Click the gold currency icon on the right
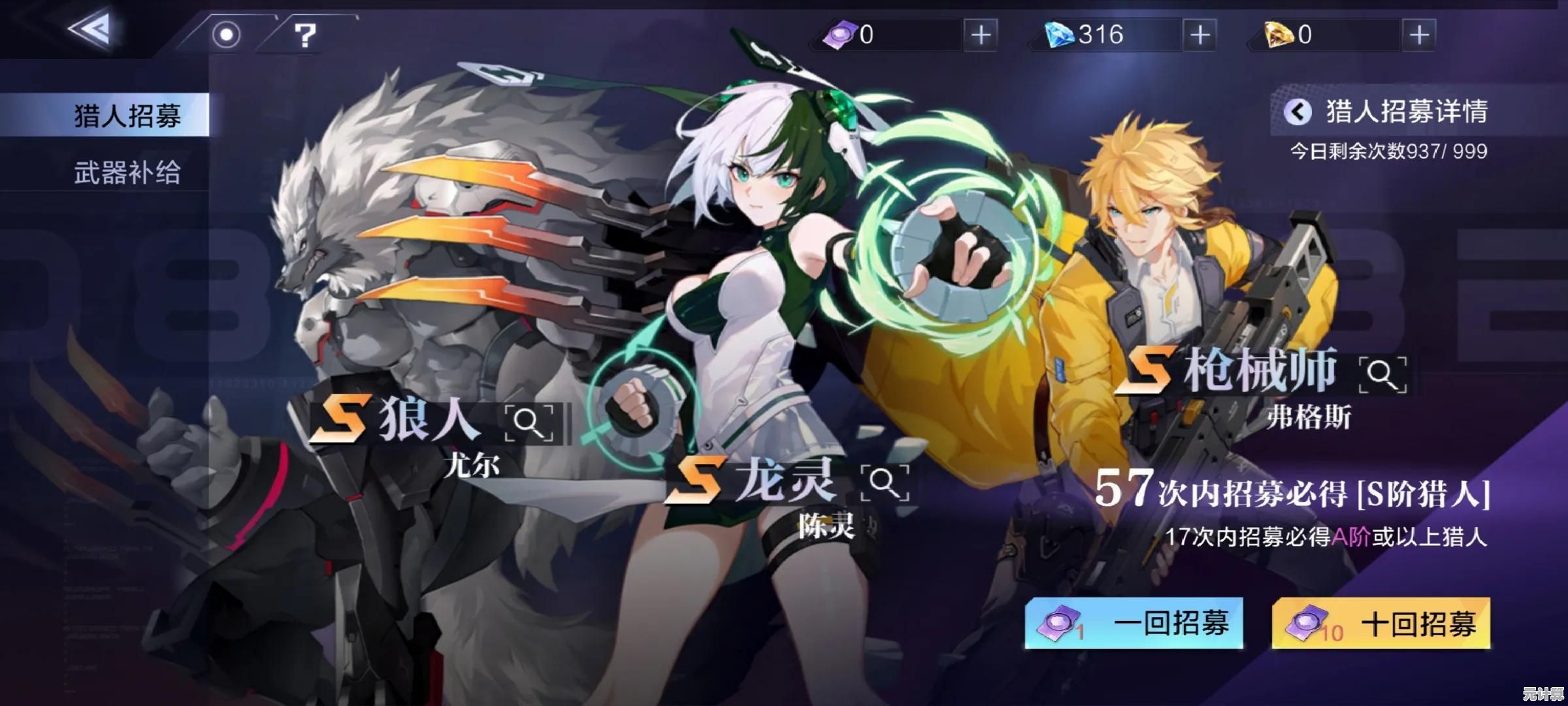The image size is (1568, 706). click(1279, 35)
